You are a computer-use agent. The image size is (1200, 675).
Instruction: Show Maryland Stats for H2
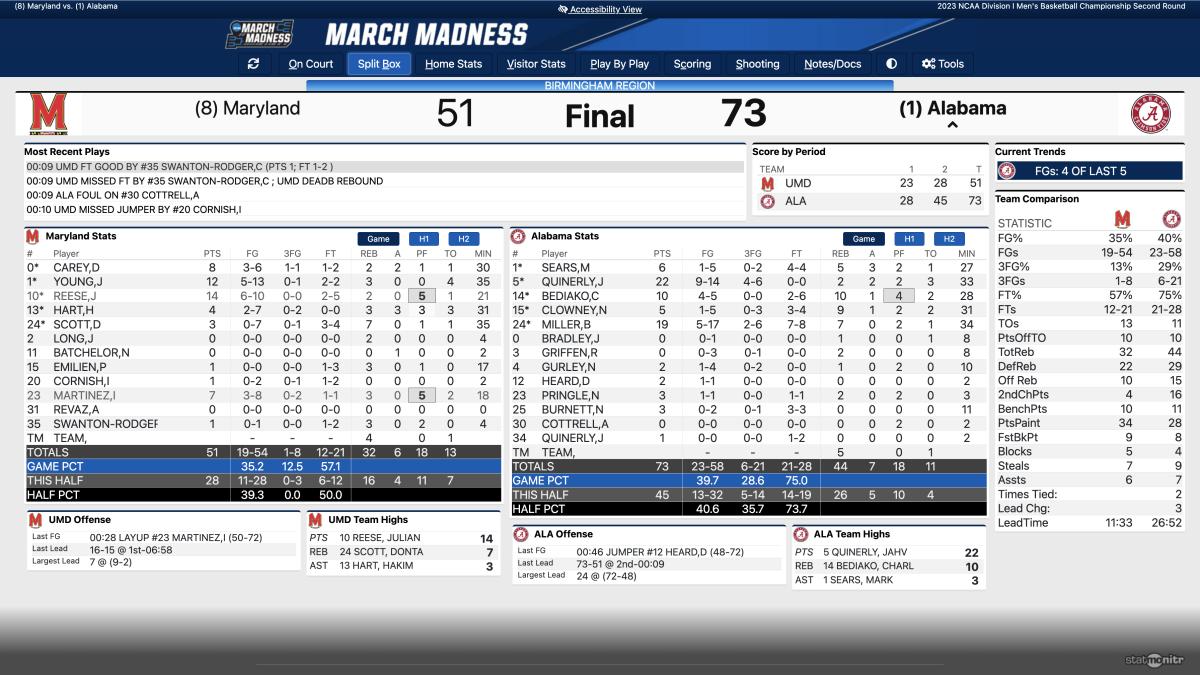click(x=463, y=239)
